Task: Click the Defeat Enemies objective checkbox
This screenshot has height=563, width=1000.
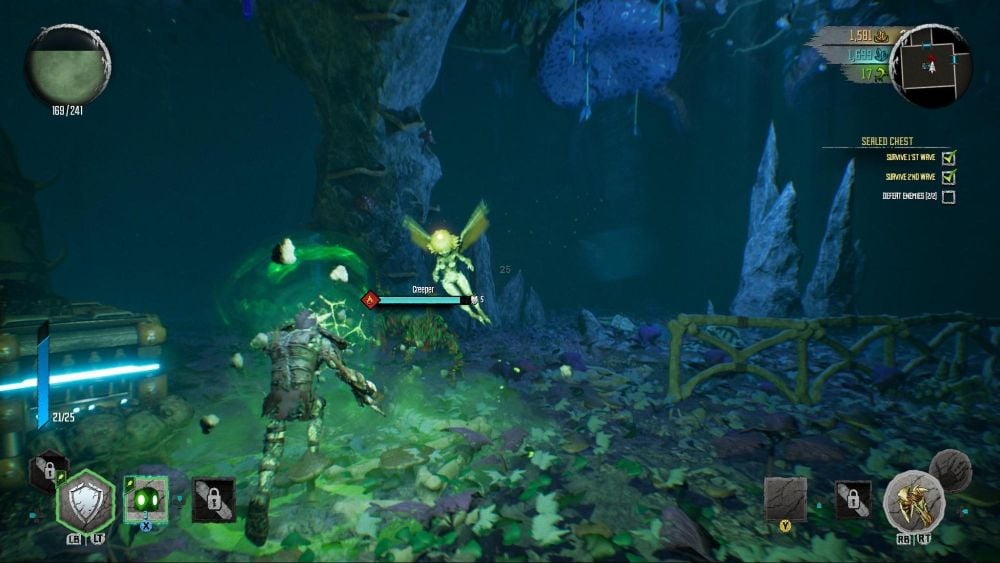Action: [949, 197]
